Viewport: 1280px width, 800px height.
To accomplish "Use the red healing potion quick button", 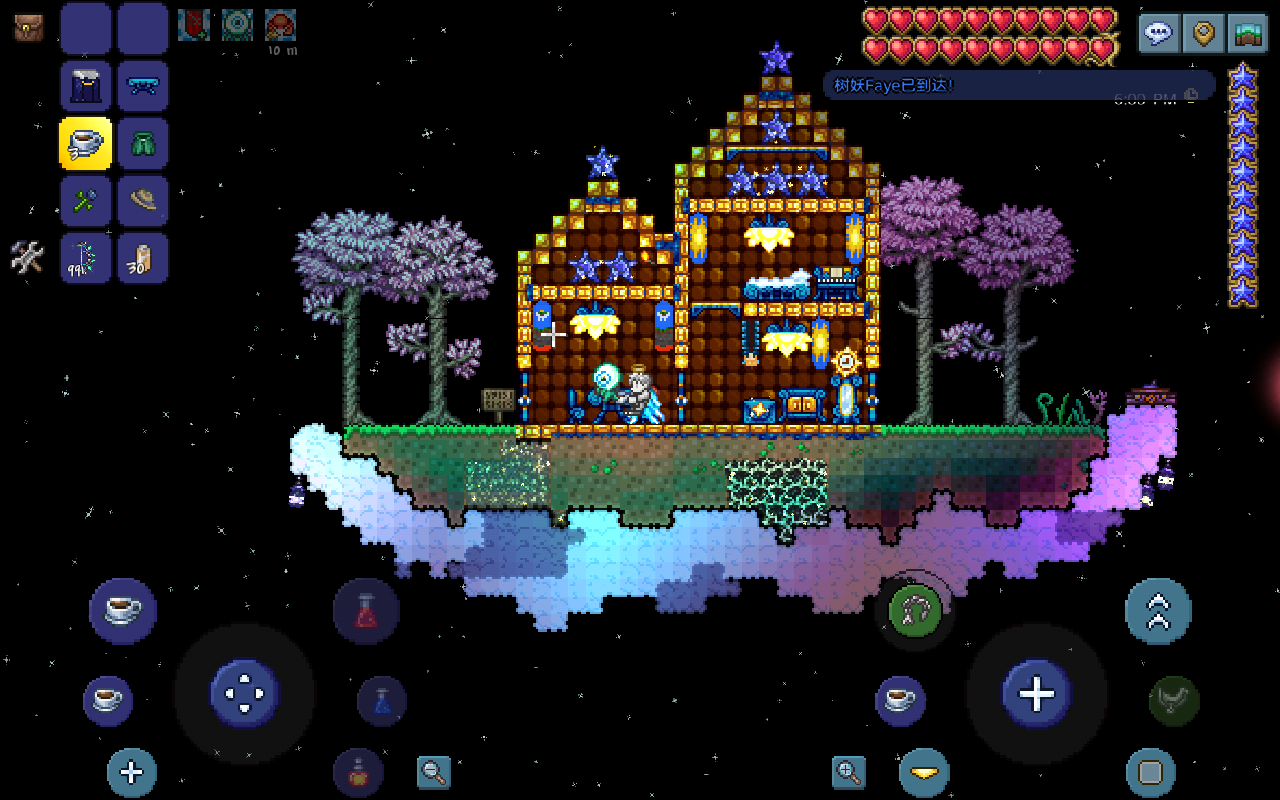I will (x=366, y=611).
